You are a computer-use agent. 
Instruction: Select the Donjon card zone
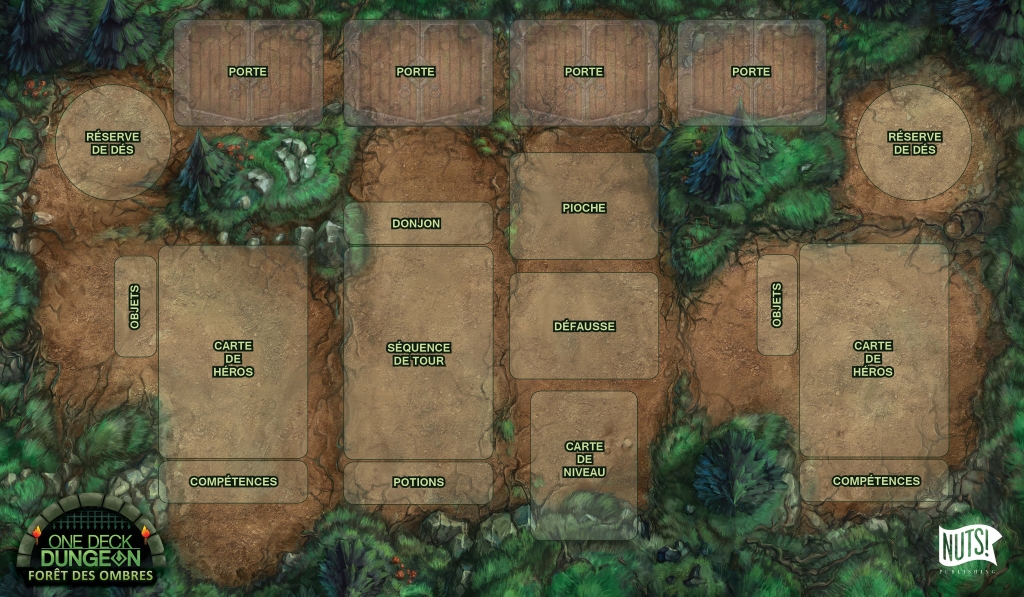418,224
